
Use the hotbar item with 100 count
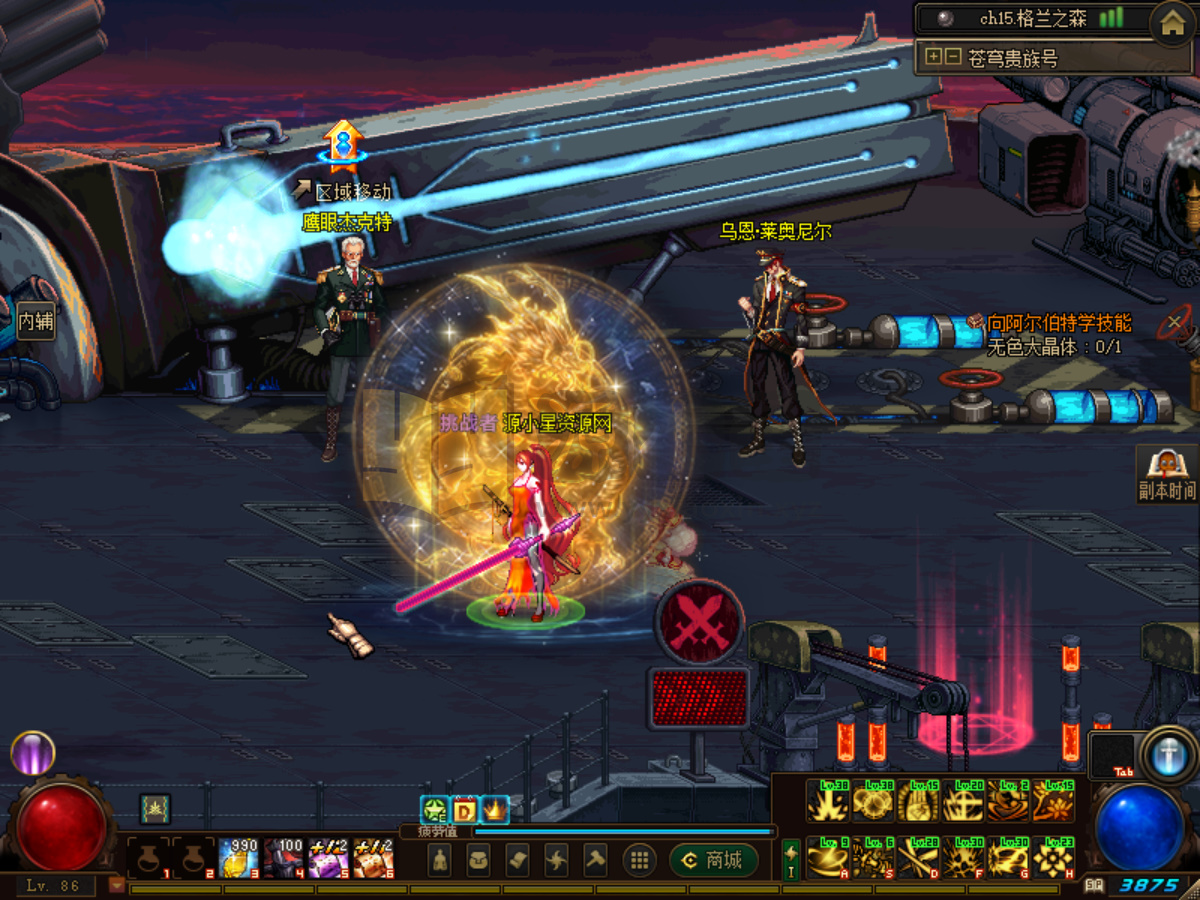(284, 858)
